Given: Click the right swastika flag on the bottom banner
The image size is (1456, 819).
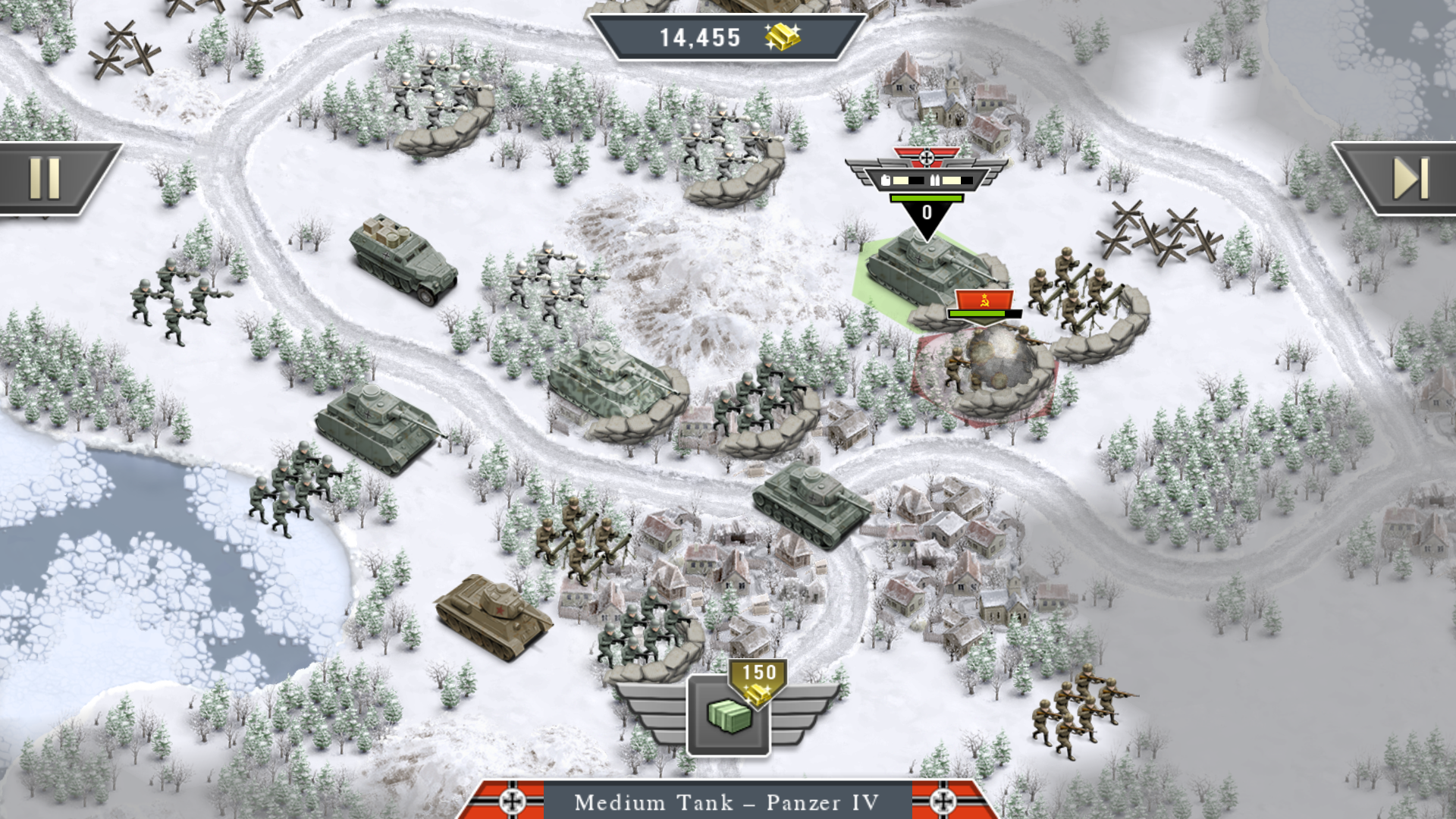Looking at the screenshot, I should [x=942, y=802].
